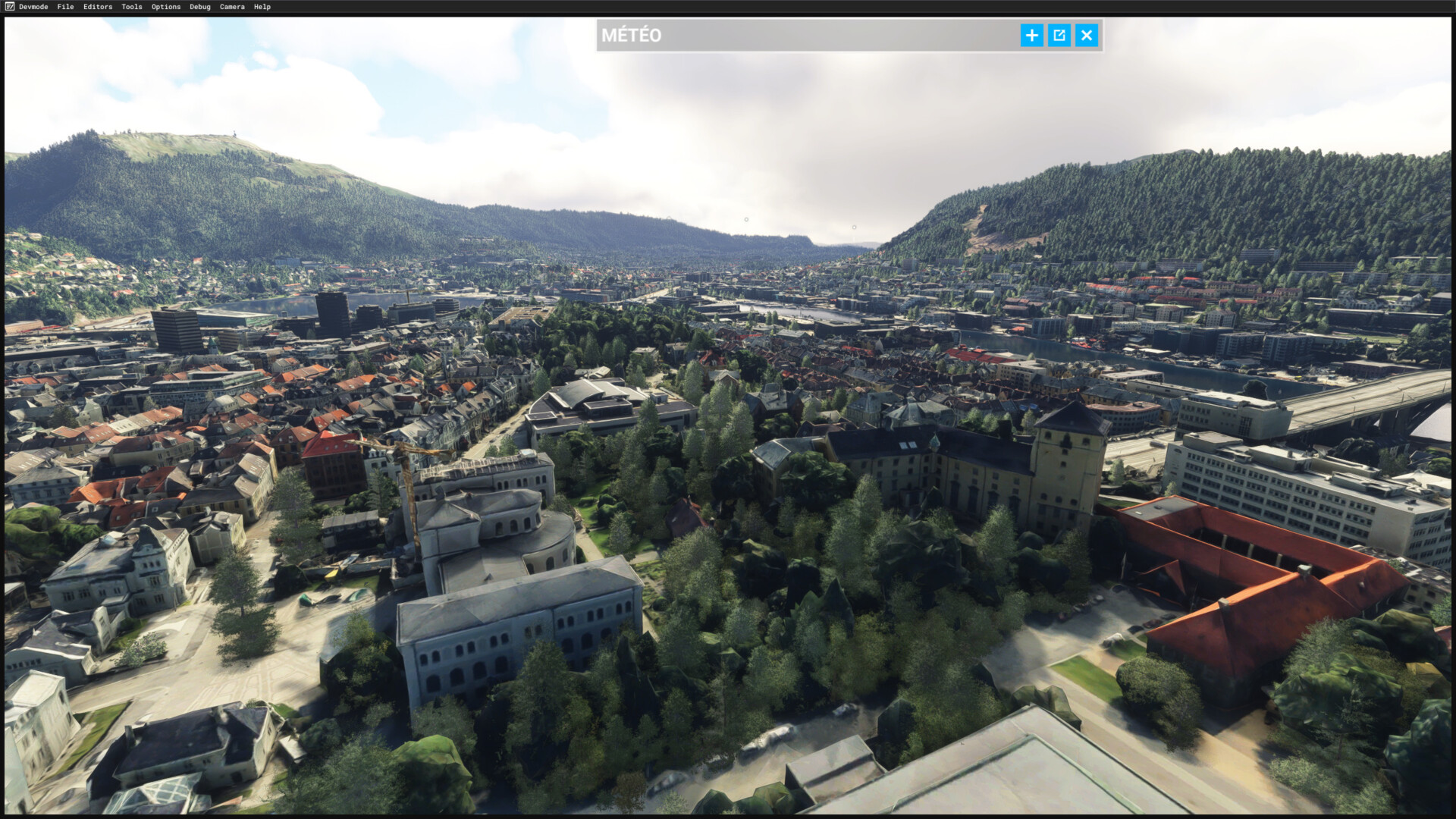Open the Options menu
This screenshot has height=819, width=1456.
click(166, 7)
